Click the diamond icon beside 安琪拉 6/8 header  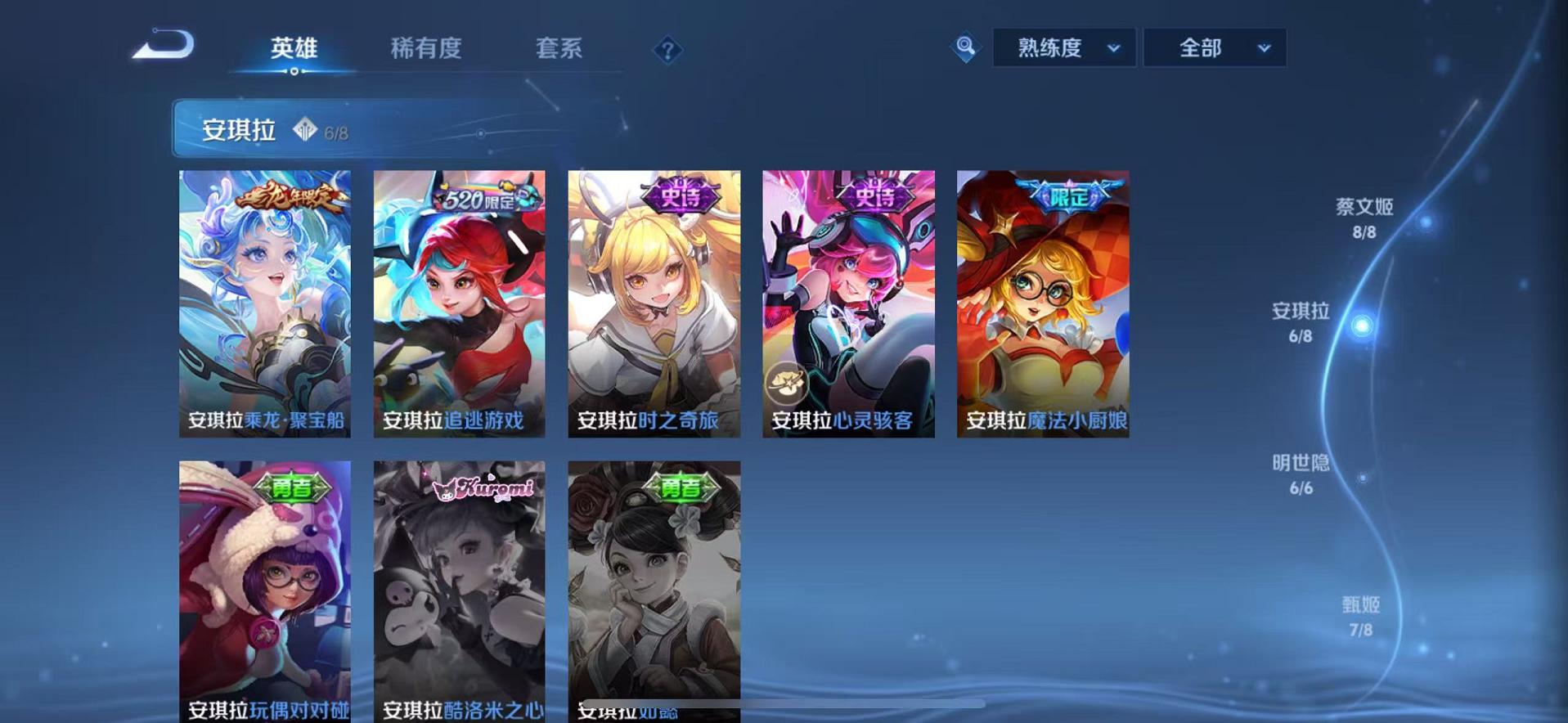click(304, 130)
